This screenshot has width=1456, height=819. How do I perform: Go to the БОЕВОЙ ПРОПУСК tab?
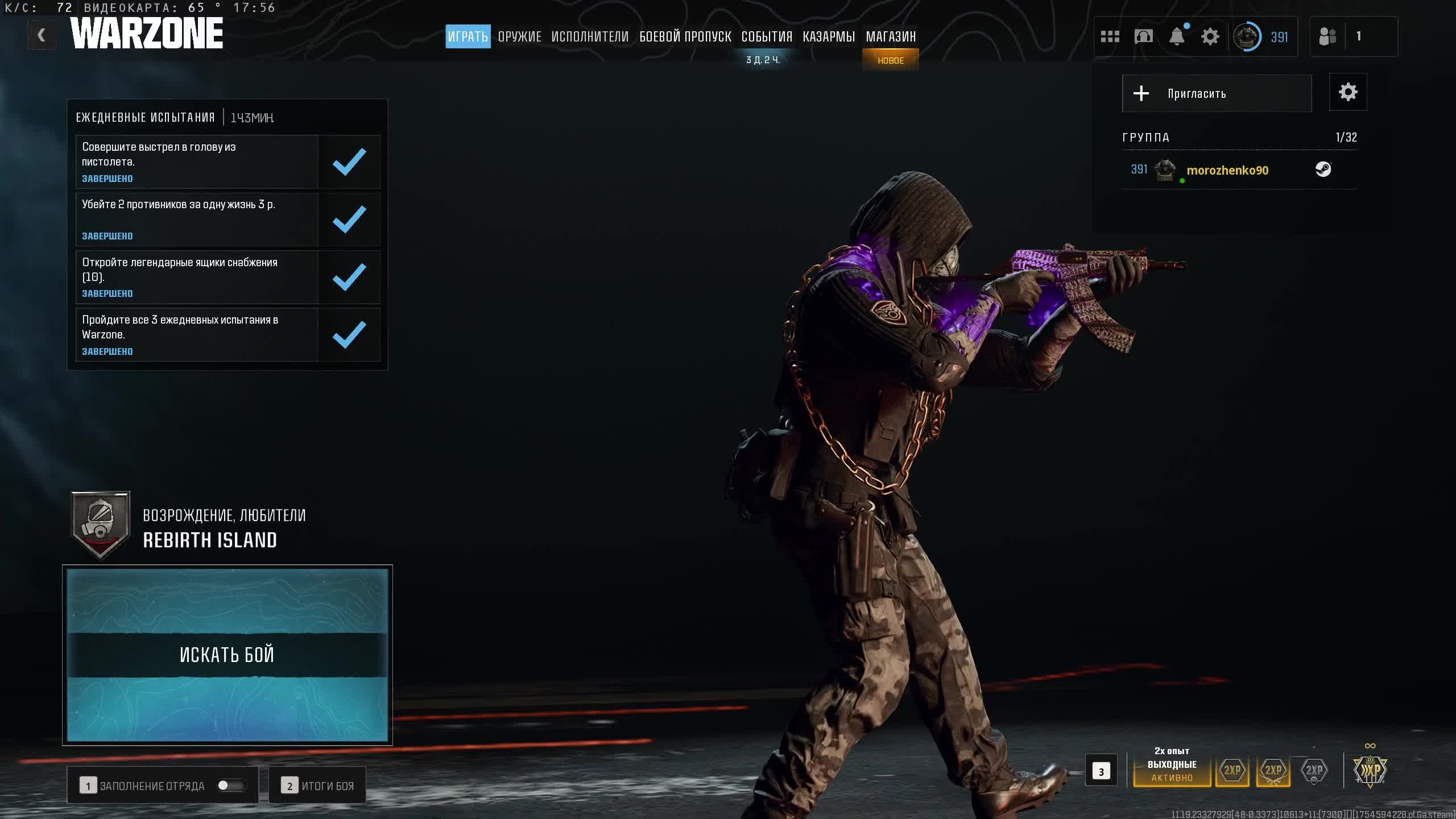coord(685,37)
